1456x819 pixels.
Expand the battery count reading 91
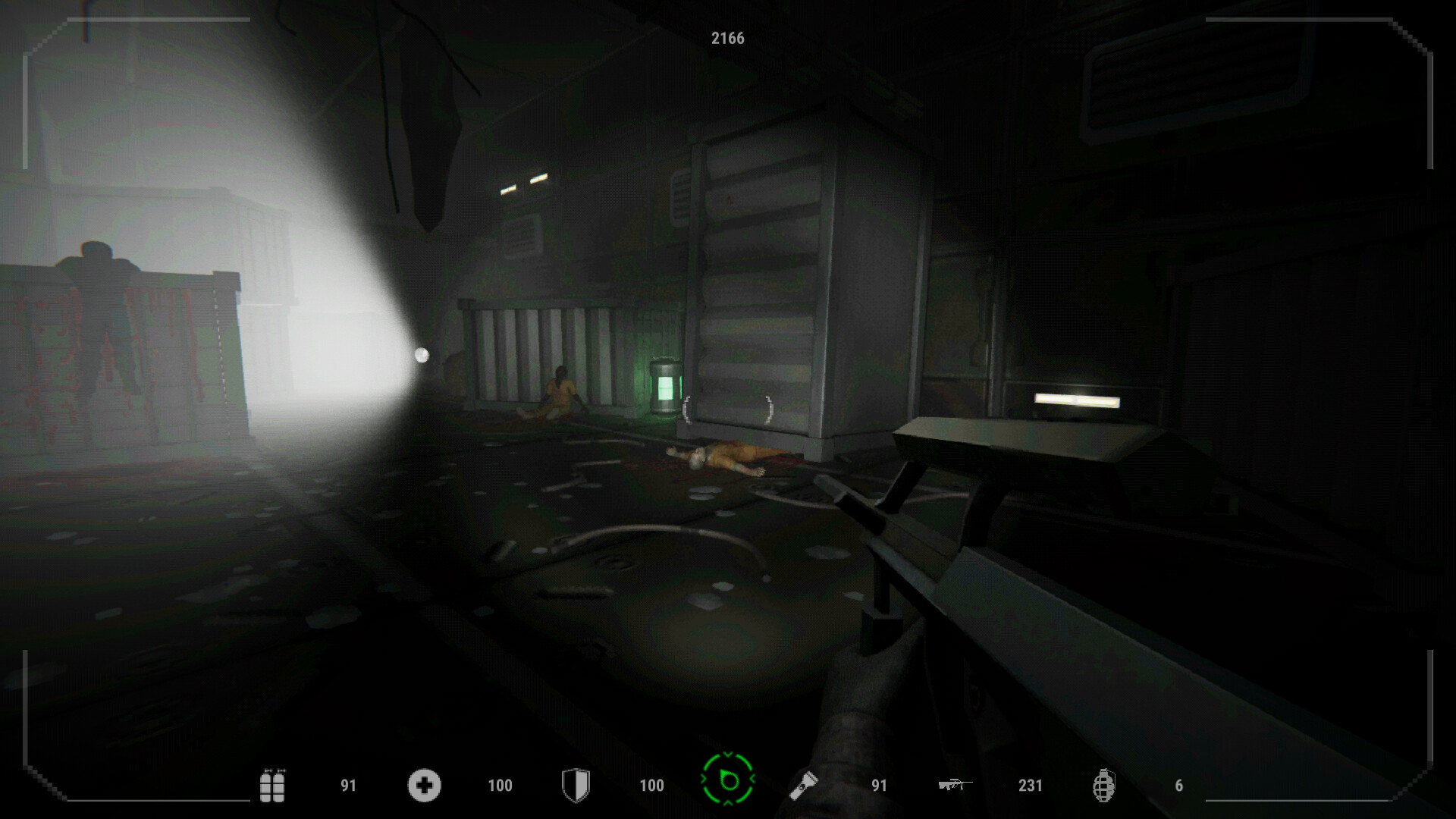click(x=348, y=787)
